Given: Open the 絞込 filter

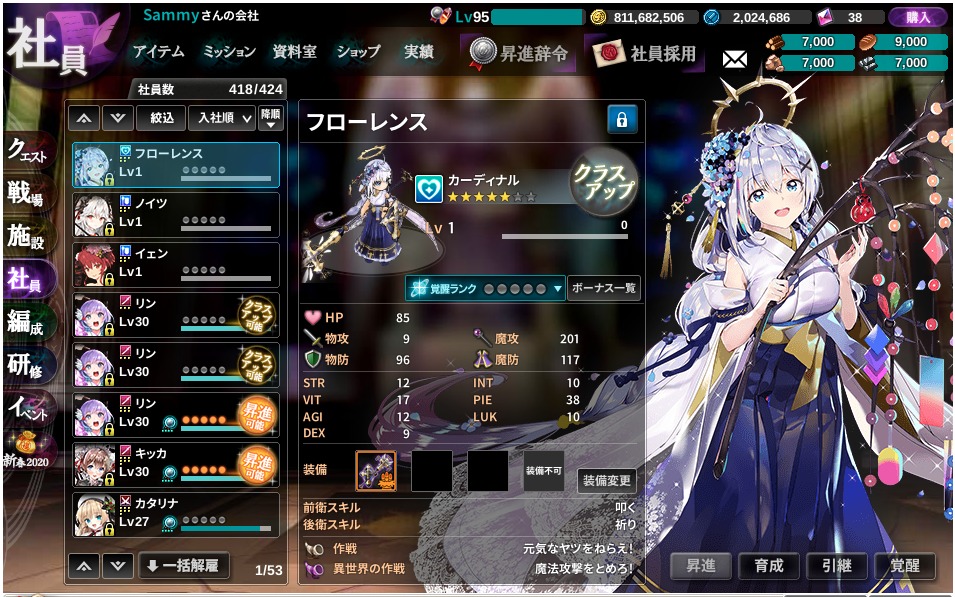Looking at the screenshot, I should [x=162, y=118].
